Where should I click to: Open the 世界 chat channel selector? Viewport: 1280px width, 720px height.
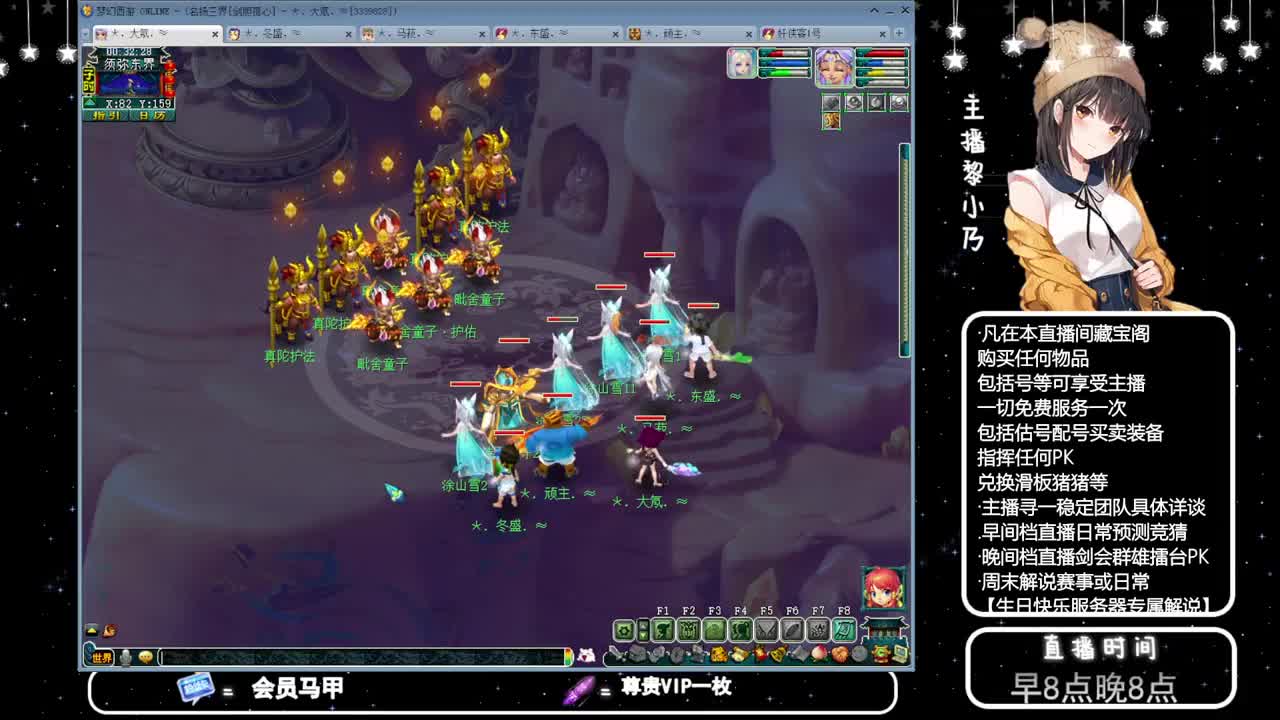click(x=101, y=657)
